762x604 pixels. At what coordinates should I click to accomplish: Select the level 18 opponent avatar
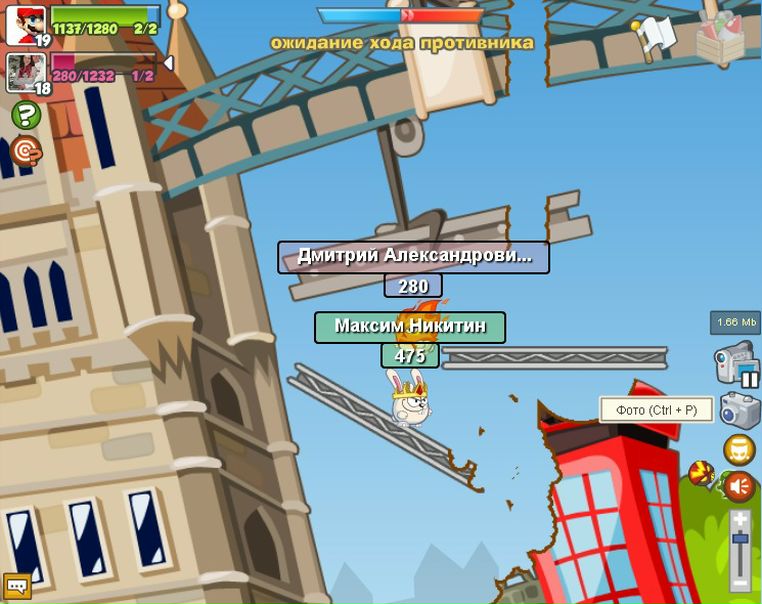pyautogui.click(x=25, y=72)
